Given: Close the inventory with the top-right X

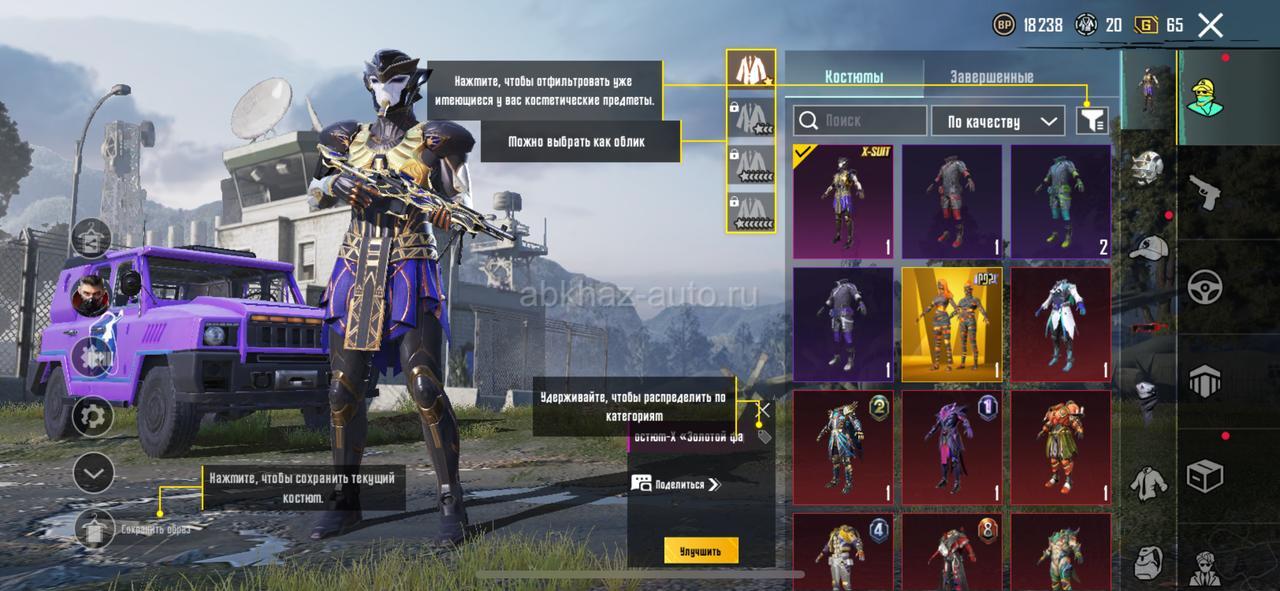Looking at the screenshot, I should (x=1210, y=26).
